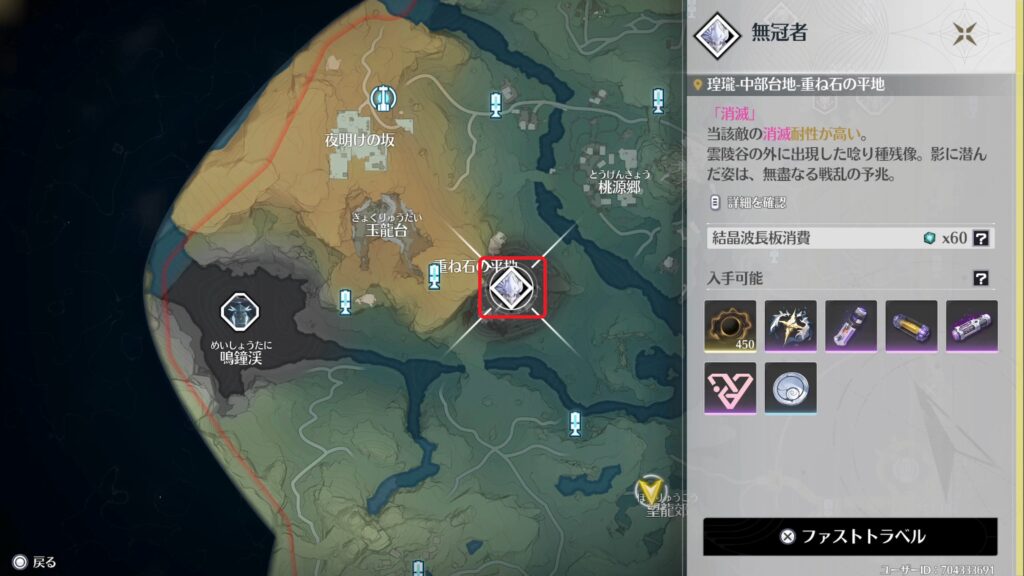Choose the round tower marker above 夜明けの坂
Image resolution: width=1024 pixels, height=576 pixels.
[381, 98]
